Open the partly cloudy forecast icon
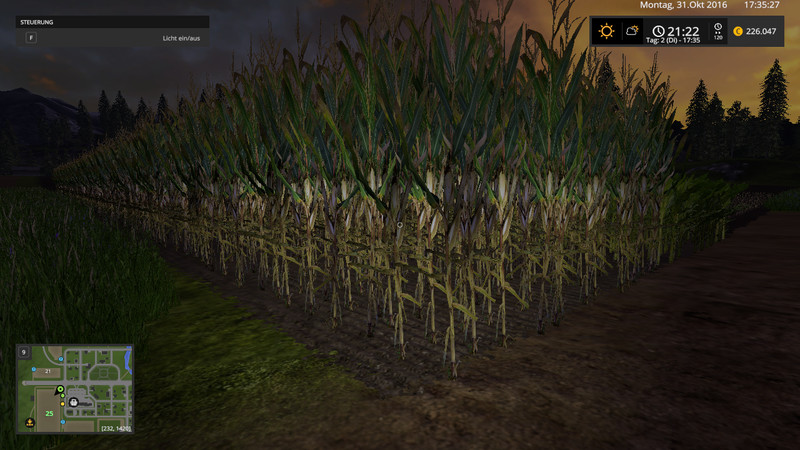800x450 pixels. click(632, 31)
